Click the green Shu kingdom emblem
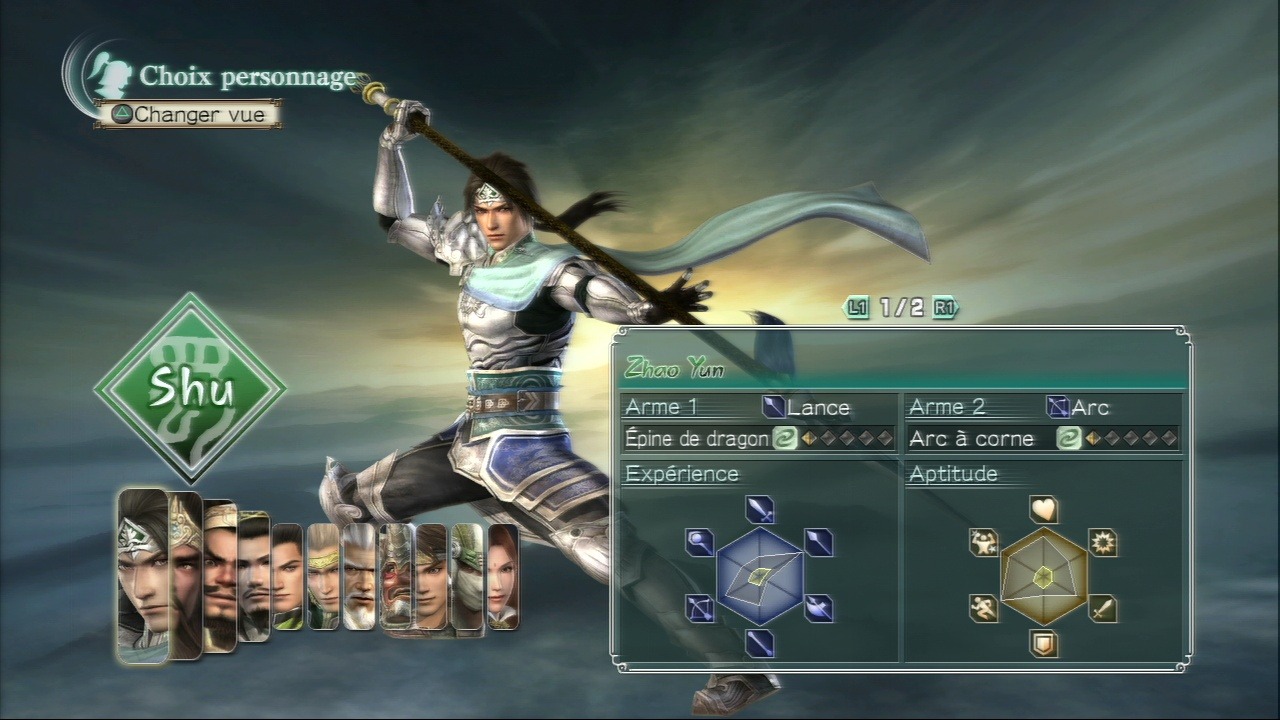The image size is (1280, 720). tap(190, 388)
